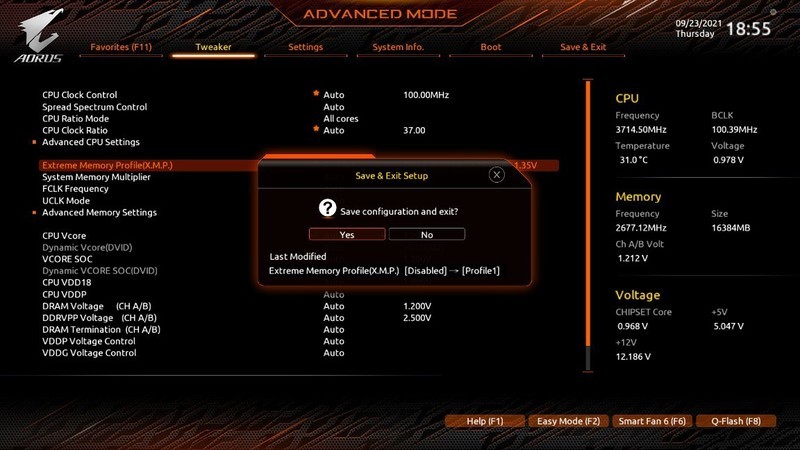Select the CPU Ratio Mode setting
The image size is (800, 450).
click(x=75, y=119)
